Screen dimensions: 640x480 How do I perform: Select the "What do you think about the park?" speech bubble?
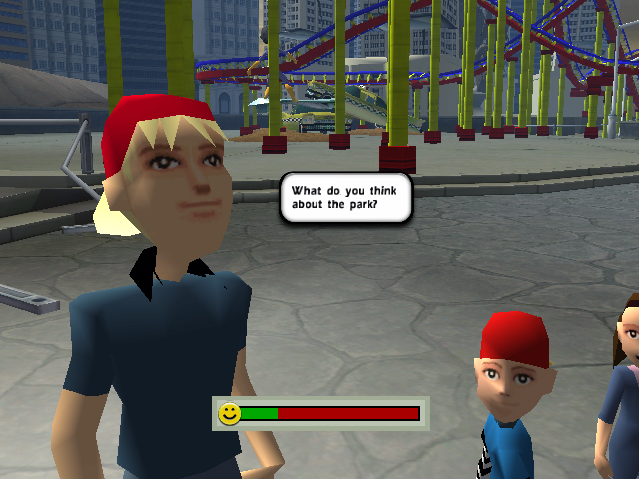point(345,198)
